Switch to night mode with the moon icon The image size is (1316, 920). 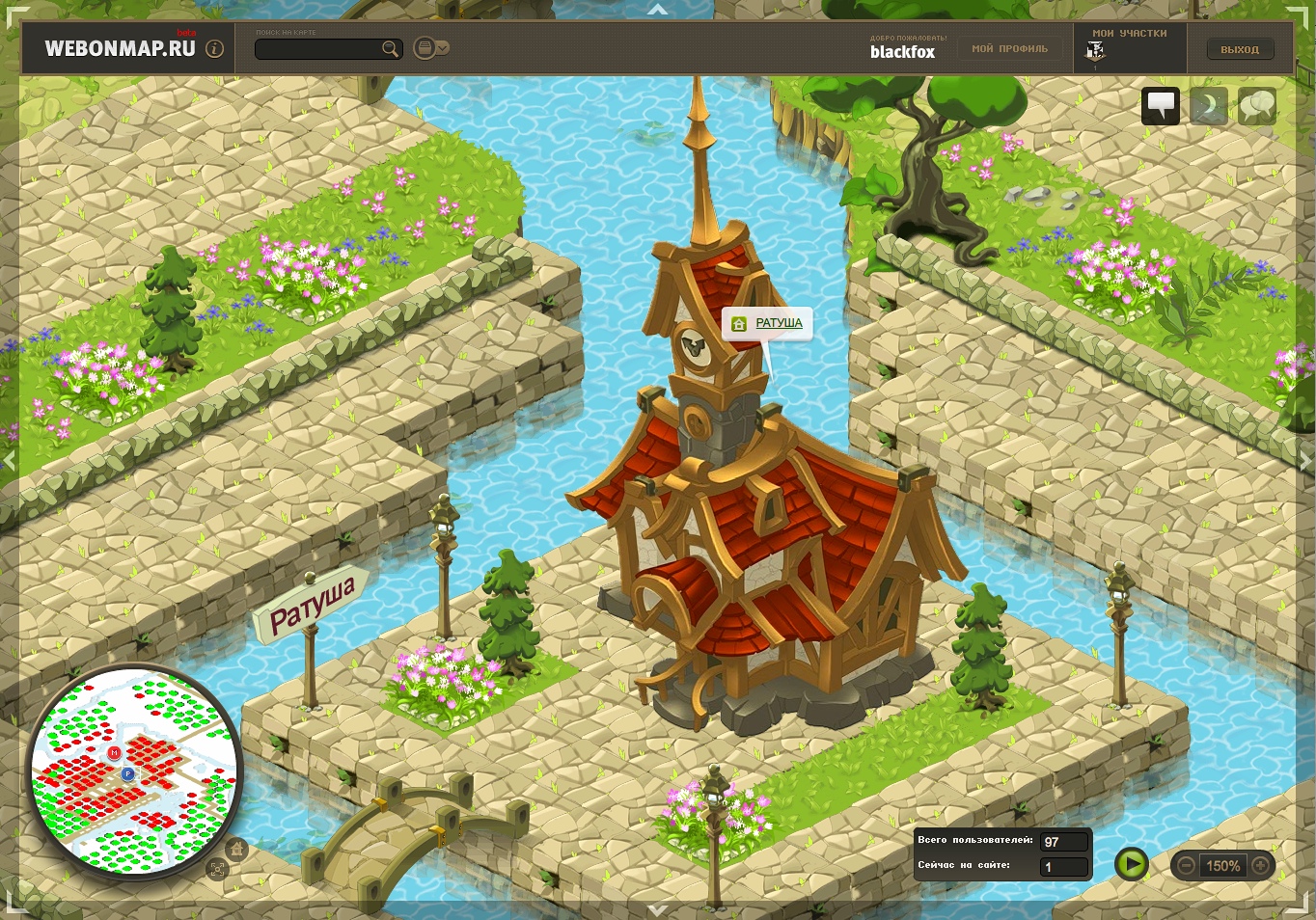[x=1209, y=105]
